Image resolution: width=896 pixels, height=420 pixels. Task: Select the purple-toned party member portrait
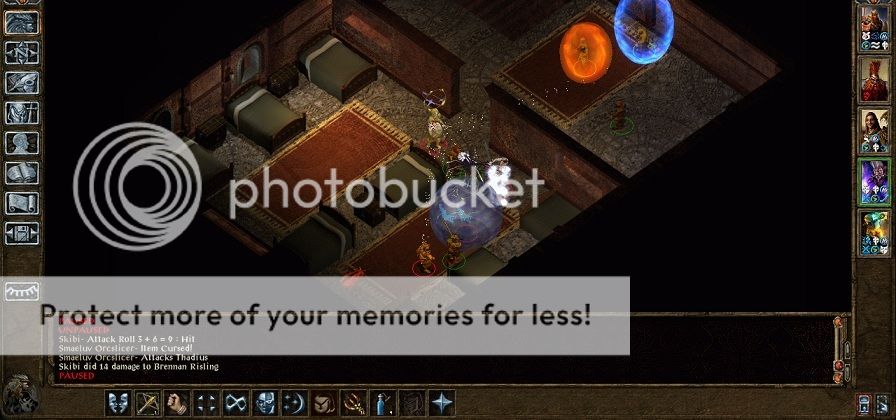click(x=875, y=183)
